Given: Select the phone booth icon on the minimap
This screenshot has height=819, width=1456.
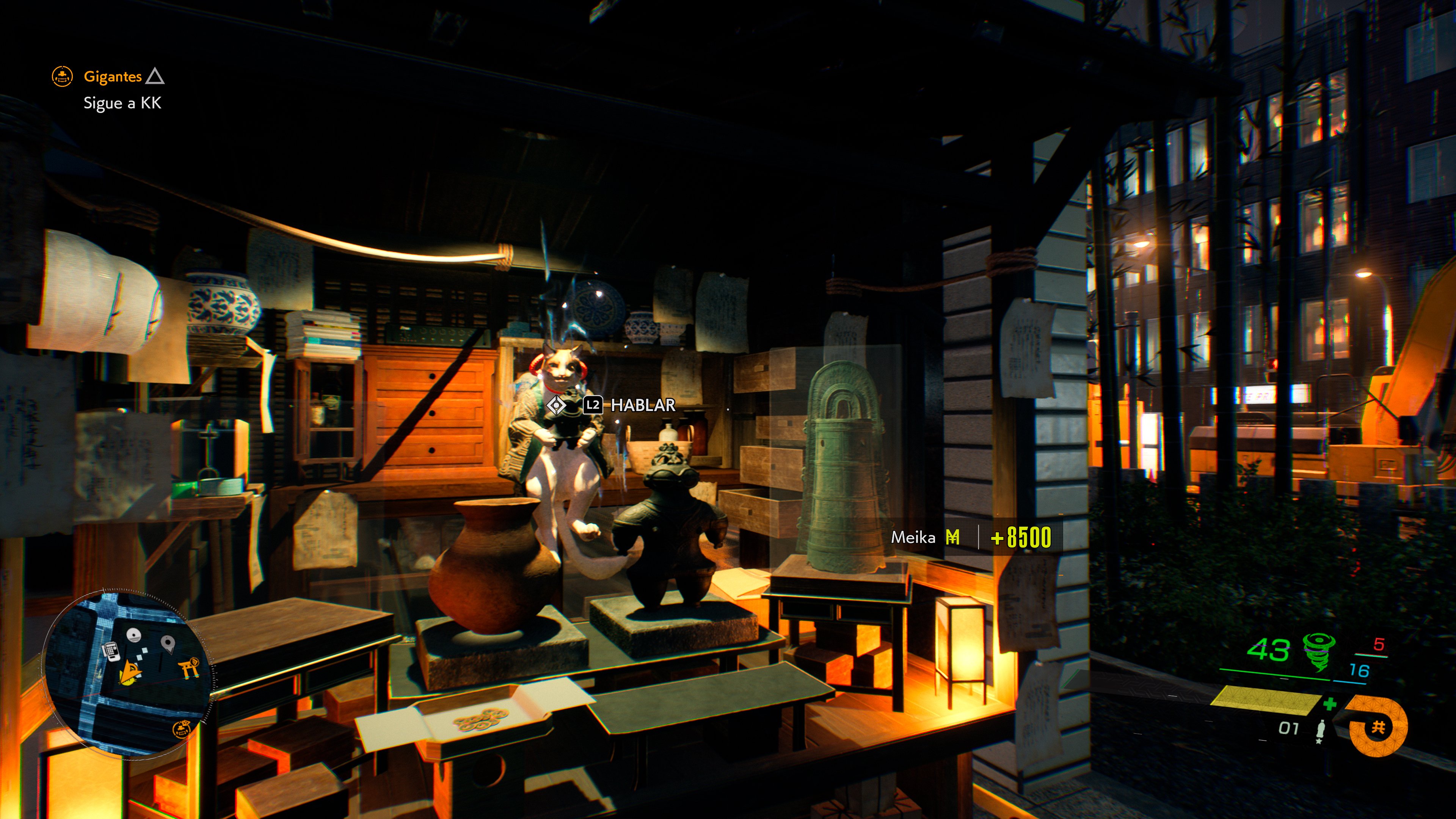Looking at the screenshot, I should click(x=111, y=651).
